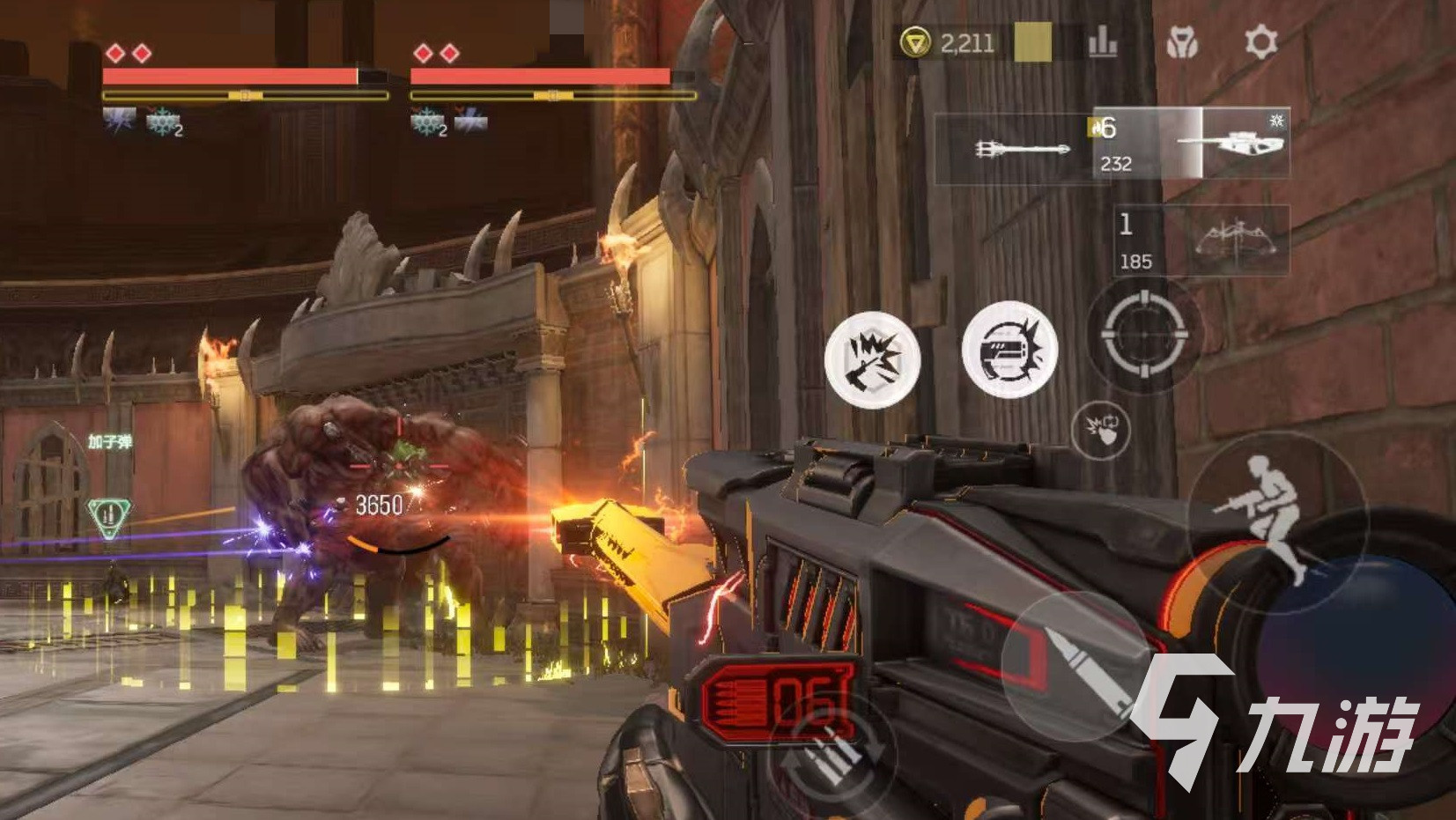Tap the yellow square next to coins

pyautogui.click(x=1032, y=41)
